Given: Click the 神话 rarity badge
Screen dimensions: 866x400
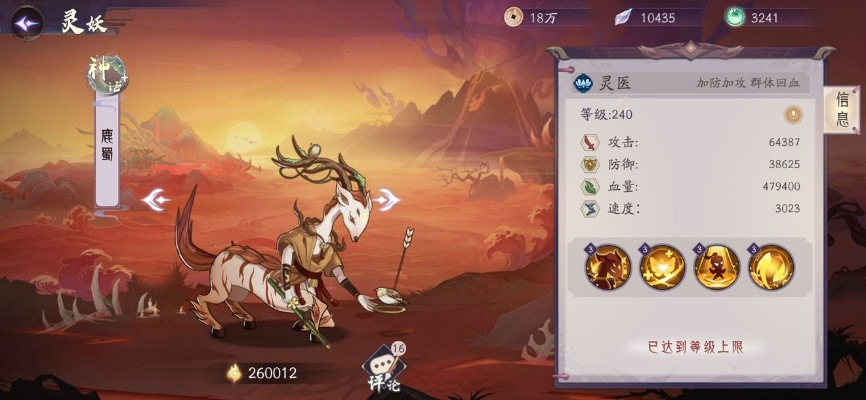Looking at the screenshot, I should pyautogui.click(x=109, y=74).
